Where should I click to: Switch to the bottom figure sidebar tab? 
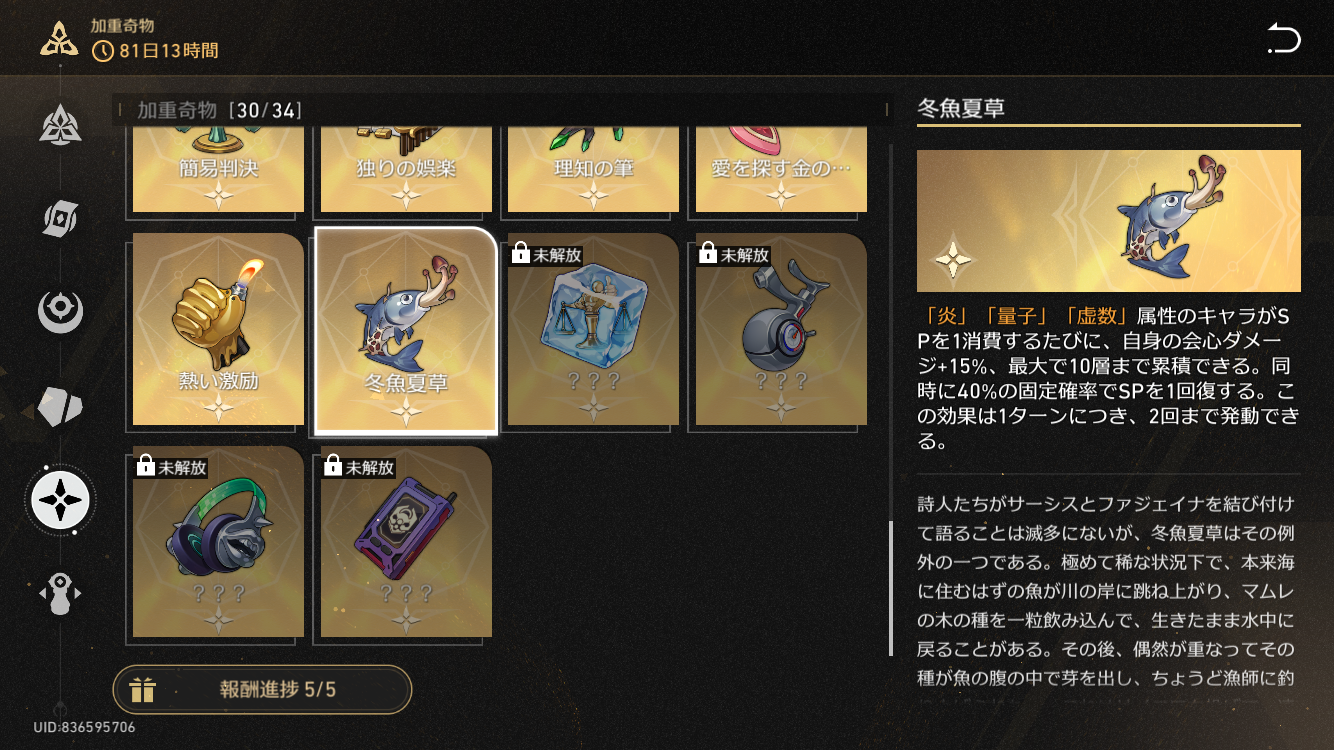click(60, 593)
